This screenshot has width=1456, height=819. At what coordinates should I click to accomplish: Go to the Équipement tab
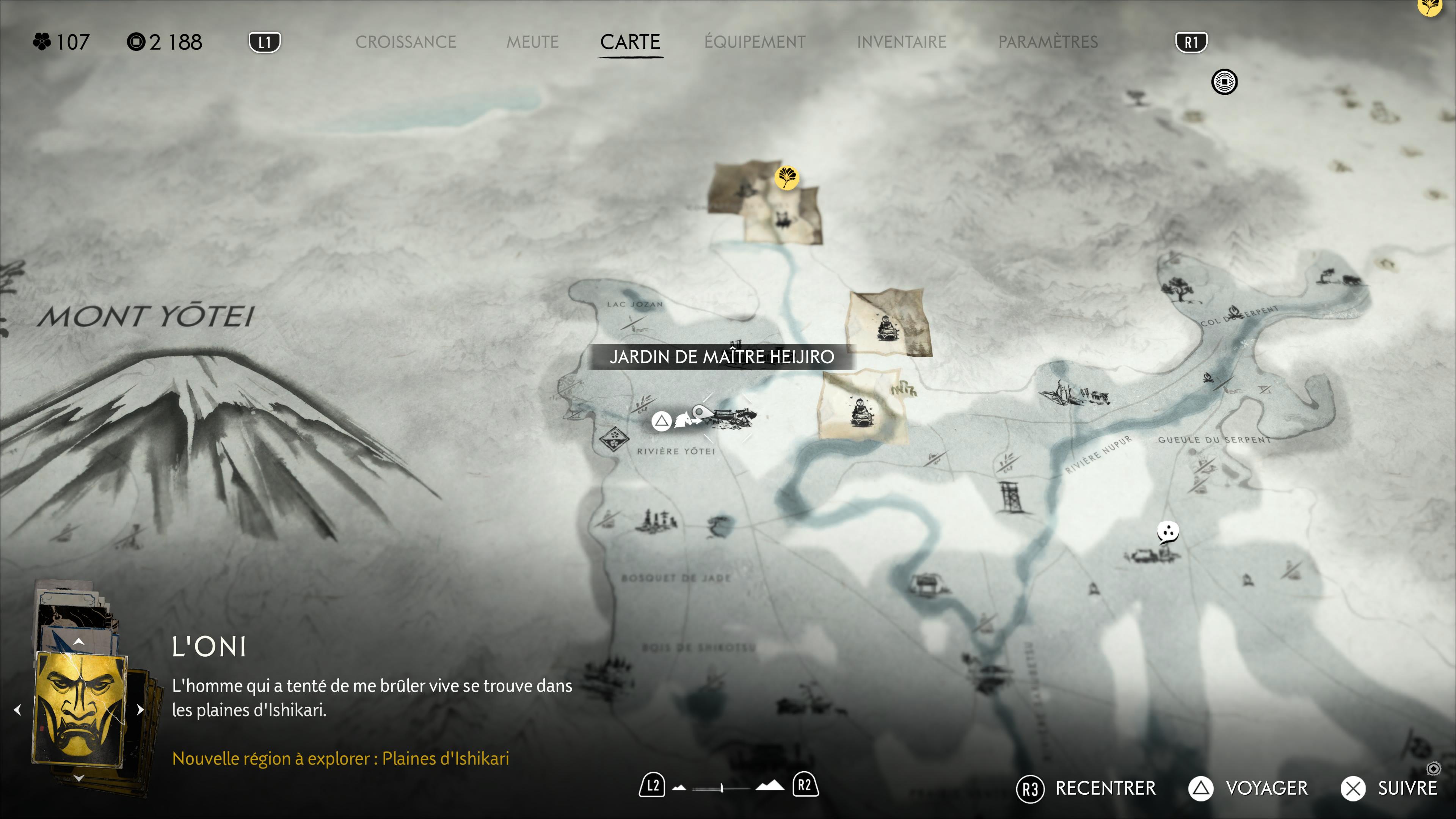coord(755,42)
